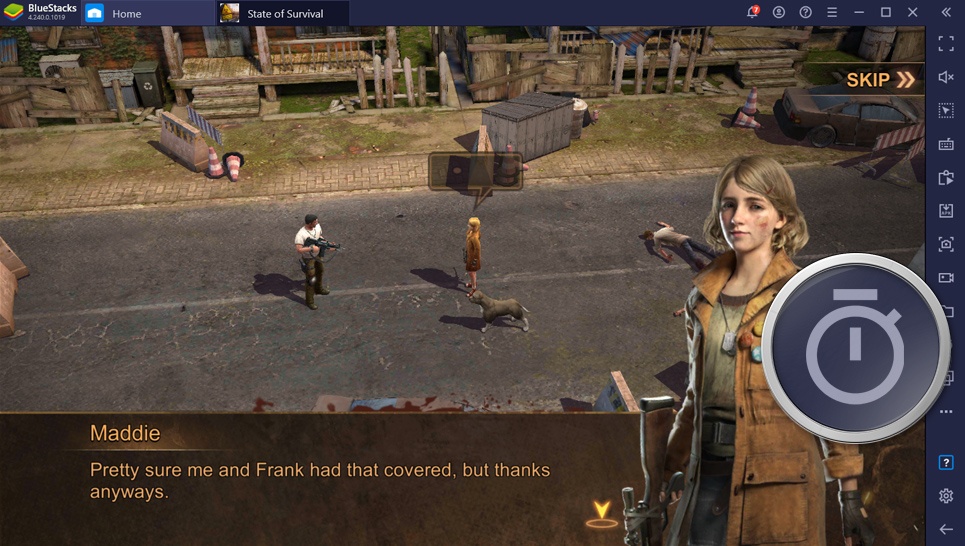Viewport: 965px width, 546px height.
Task: Advance dialogue with the yellow arrow
Action: tap(601, 513)
